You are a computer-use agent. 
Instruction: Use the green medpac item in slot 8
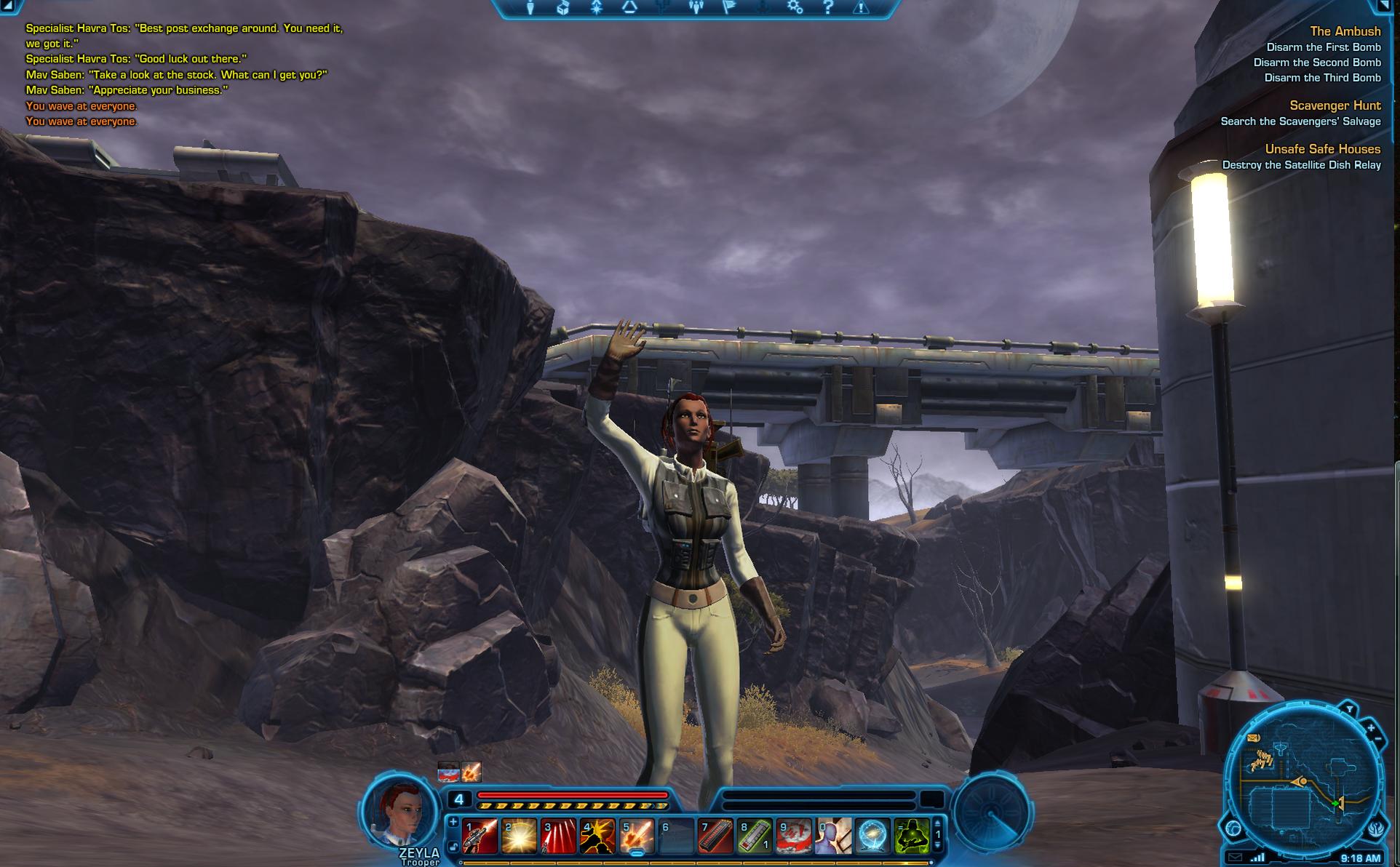point(755,836)
